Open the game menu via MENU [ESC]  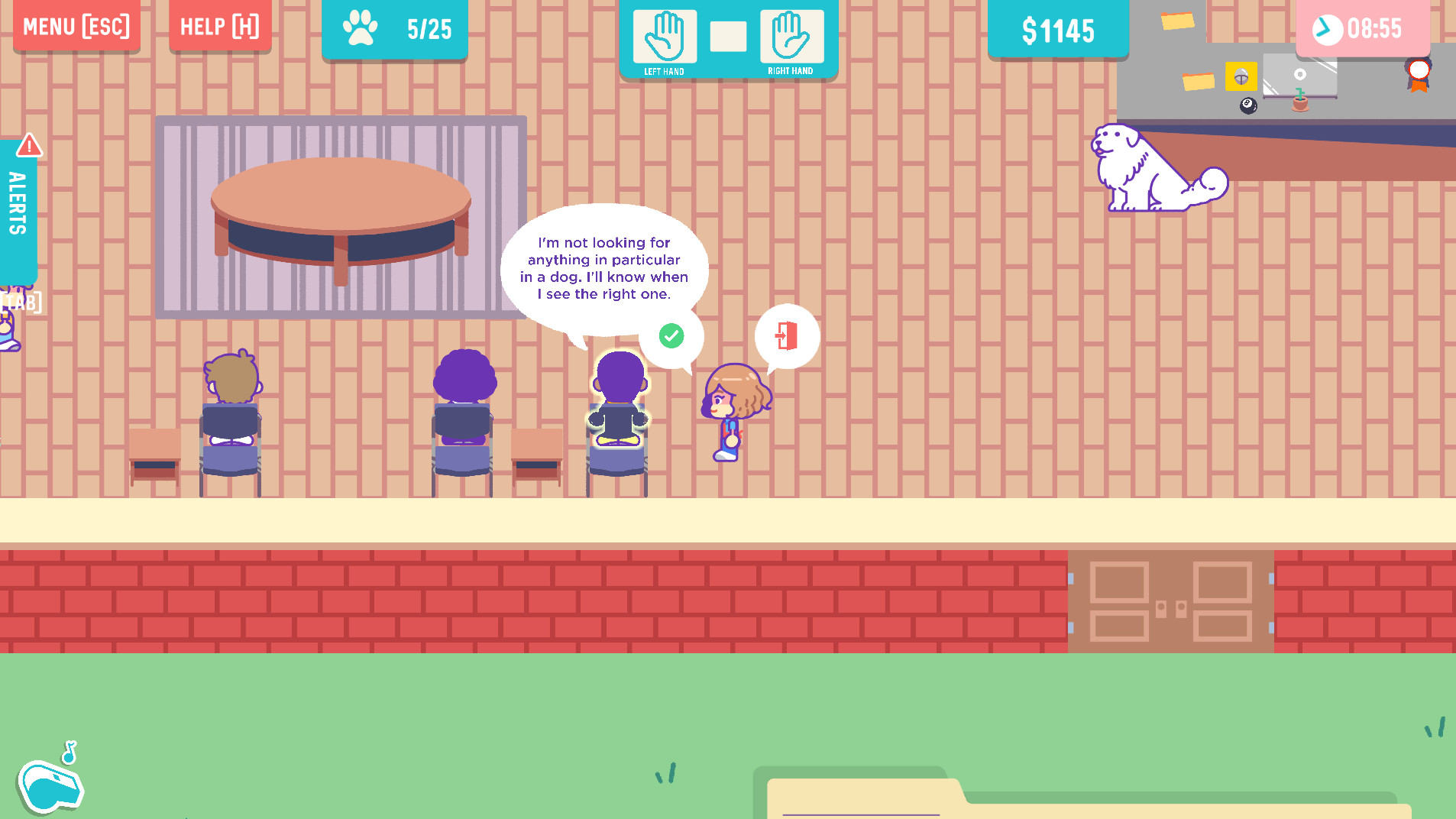76,26
